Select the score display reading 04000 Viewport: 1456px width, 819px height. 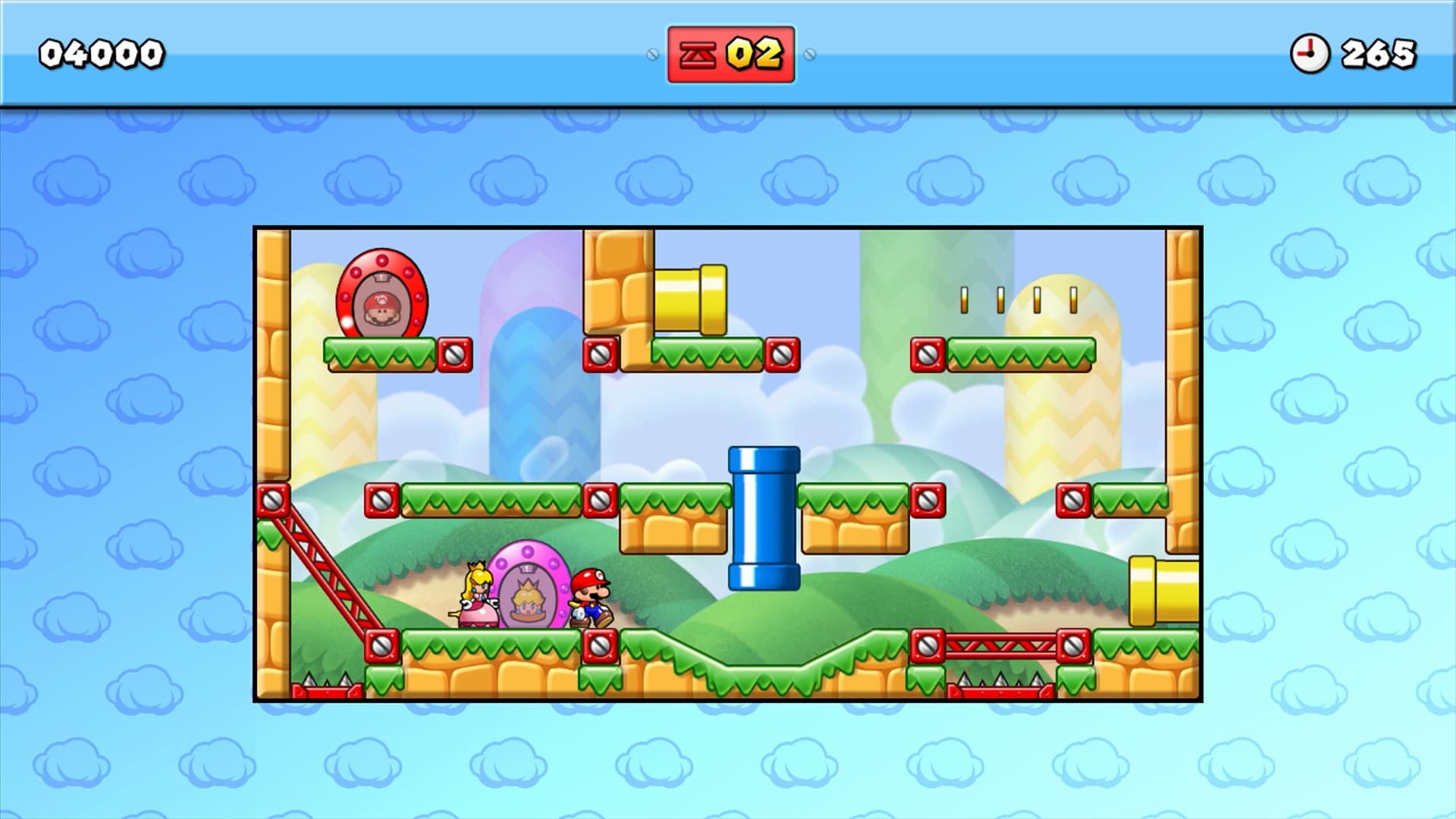coord(102,52)
